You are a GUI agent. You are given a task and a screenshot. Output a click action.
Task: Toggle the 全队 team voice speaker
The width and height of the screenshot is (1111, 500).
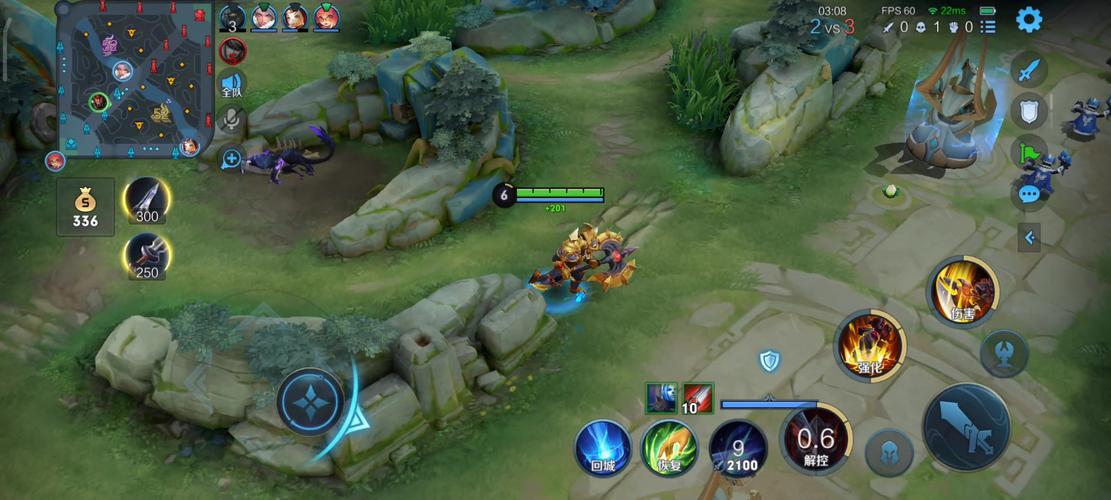click(x=232, y=86)
